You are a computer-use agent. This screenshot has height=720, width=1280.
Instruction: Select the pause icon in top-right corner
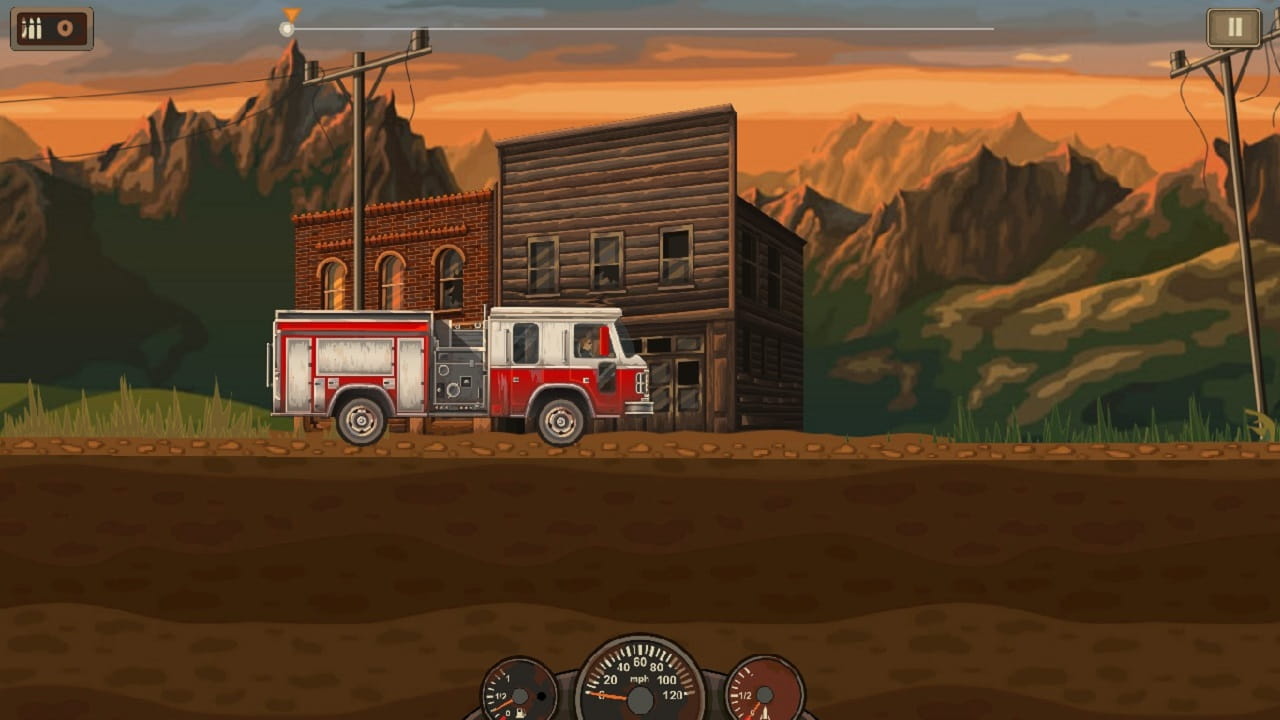(1233, 27)
